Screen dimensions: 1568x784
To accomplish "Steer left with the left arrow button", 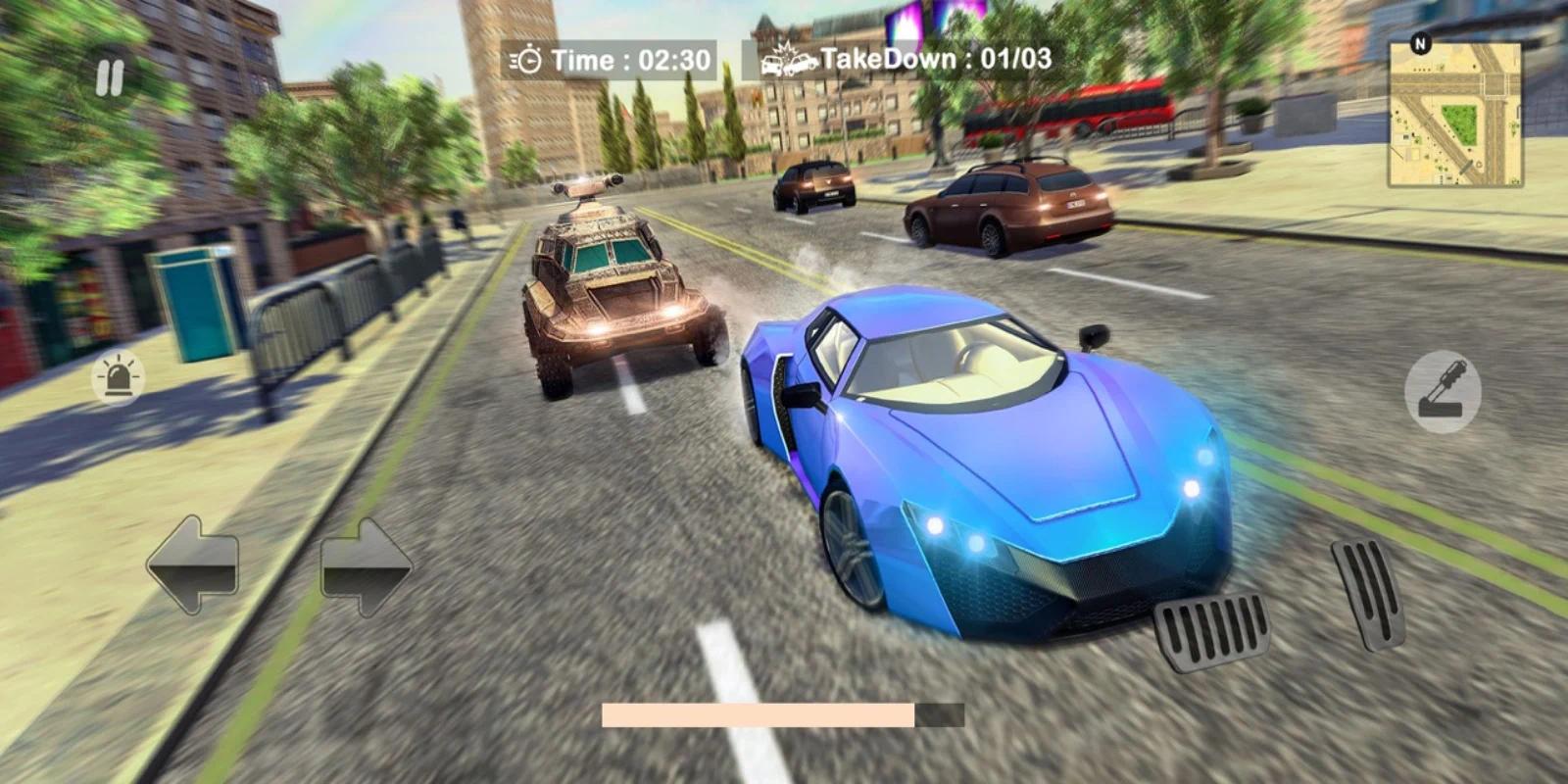I will coord(193,564).
